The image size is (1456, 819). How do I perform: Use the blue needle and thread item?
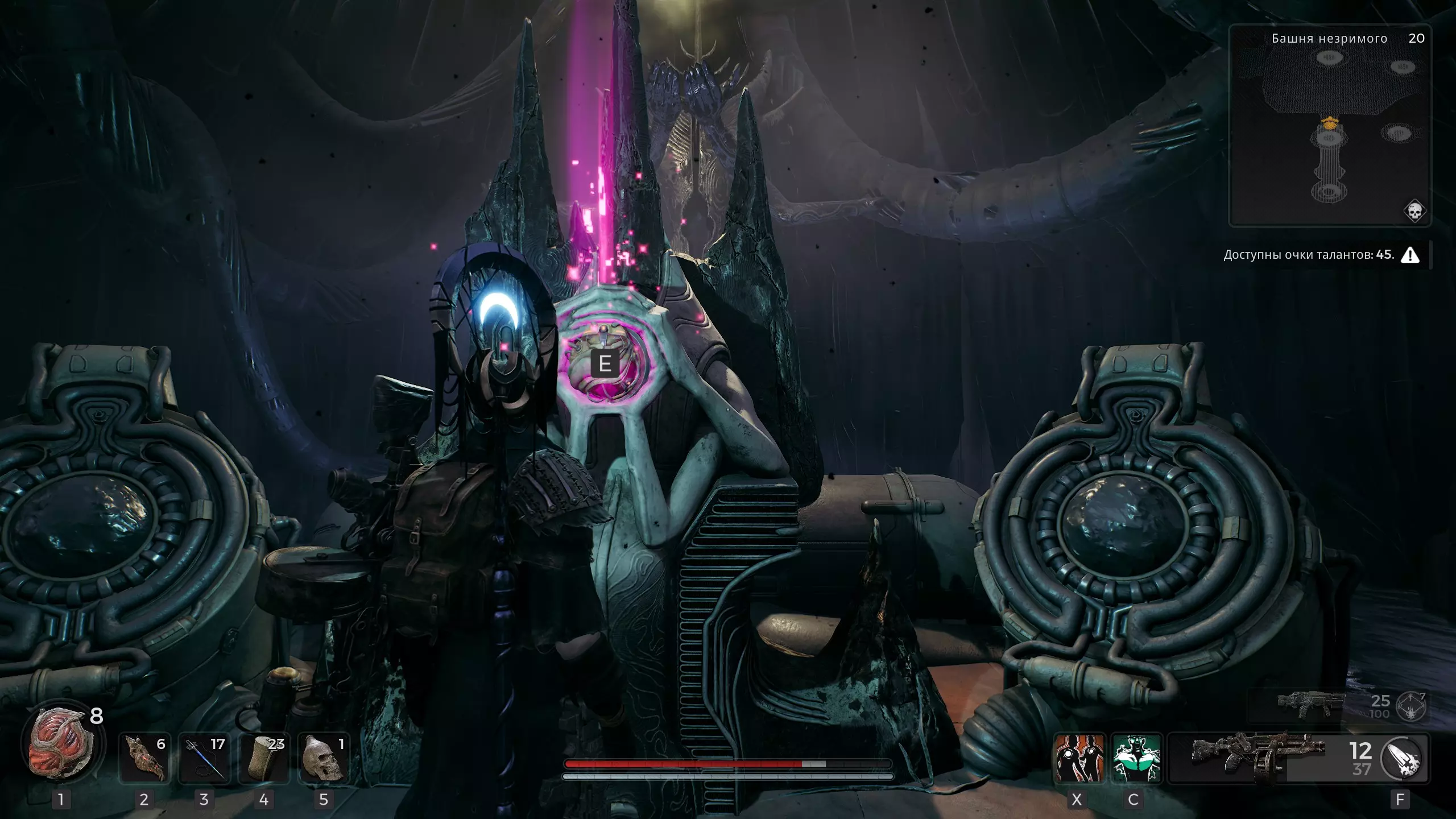pyautogui.click(x=204, y=759)
